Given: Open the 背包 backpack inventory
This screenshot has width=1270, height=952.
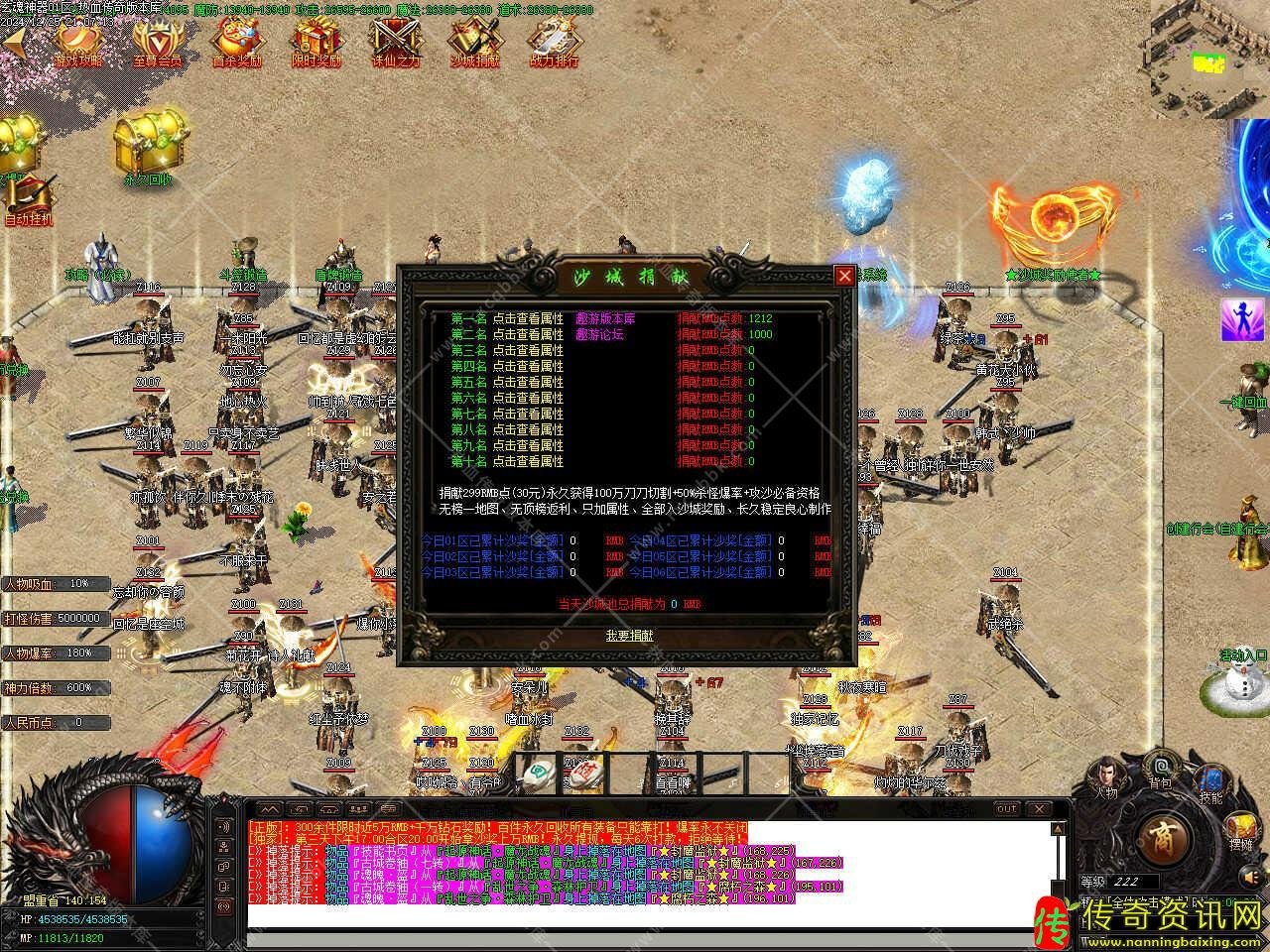Looking at the screenshot, I should pyautogui.click(x=1160, y=769).
